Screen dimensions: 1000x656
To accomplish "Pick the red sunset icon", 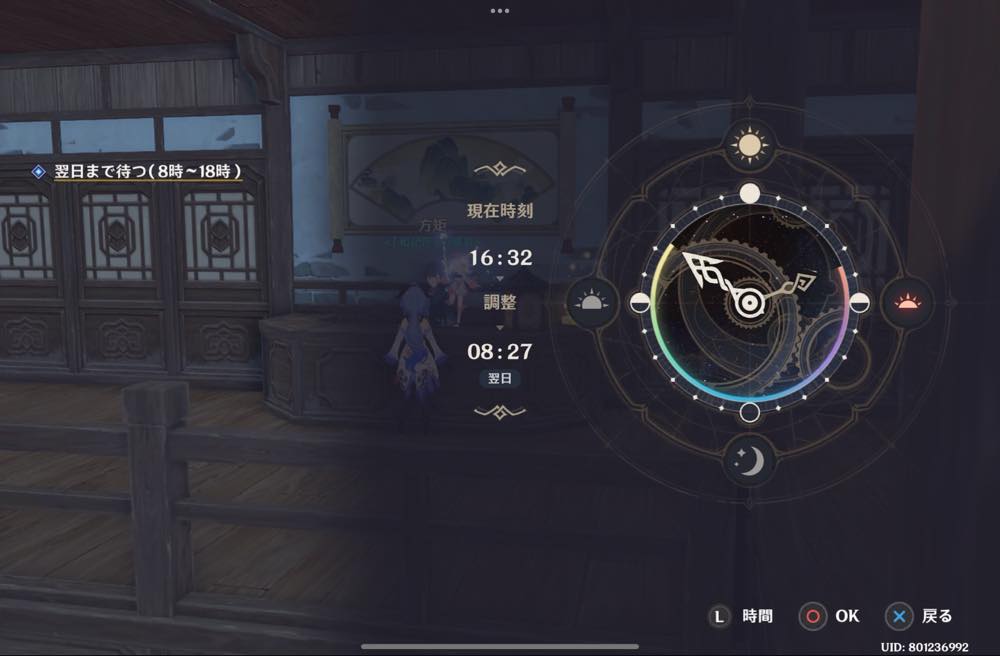I will point(907,302).
